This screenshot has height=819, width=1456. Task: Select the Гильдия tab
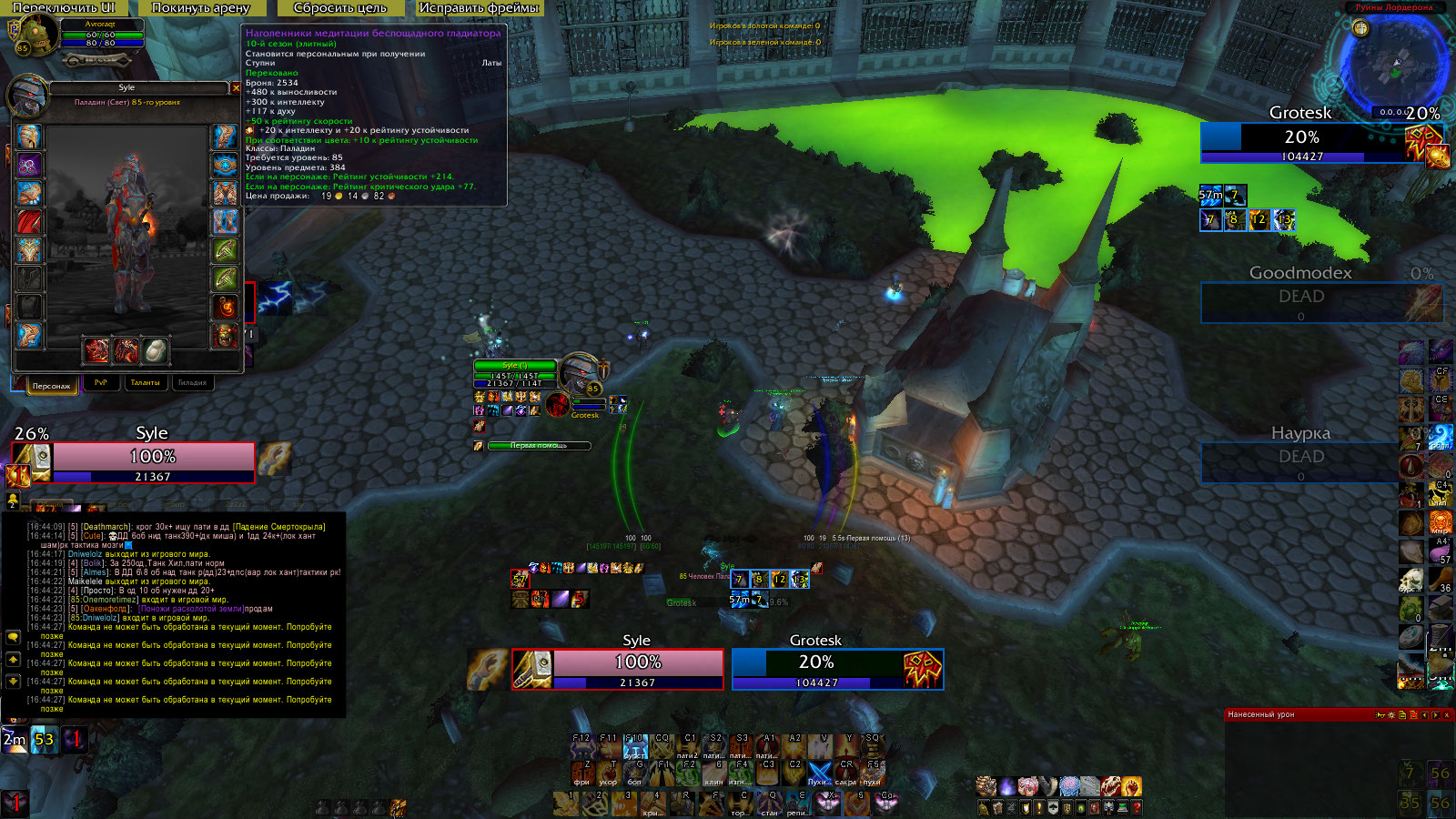(x=191, y=383)
